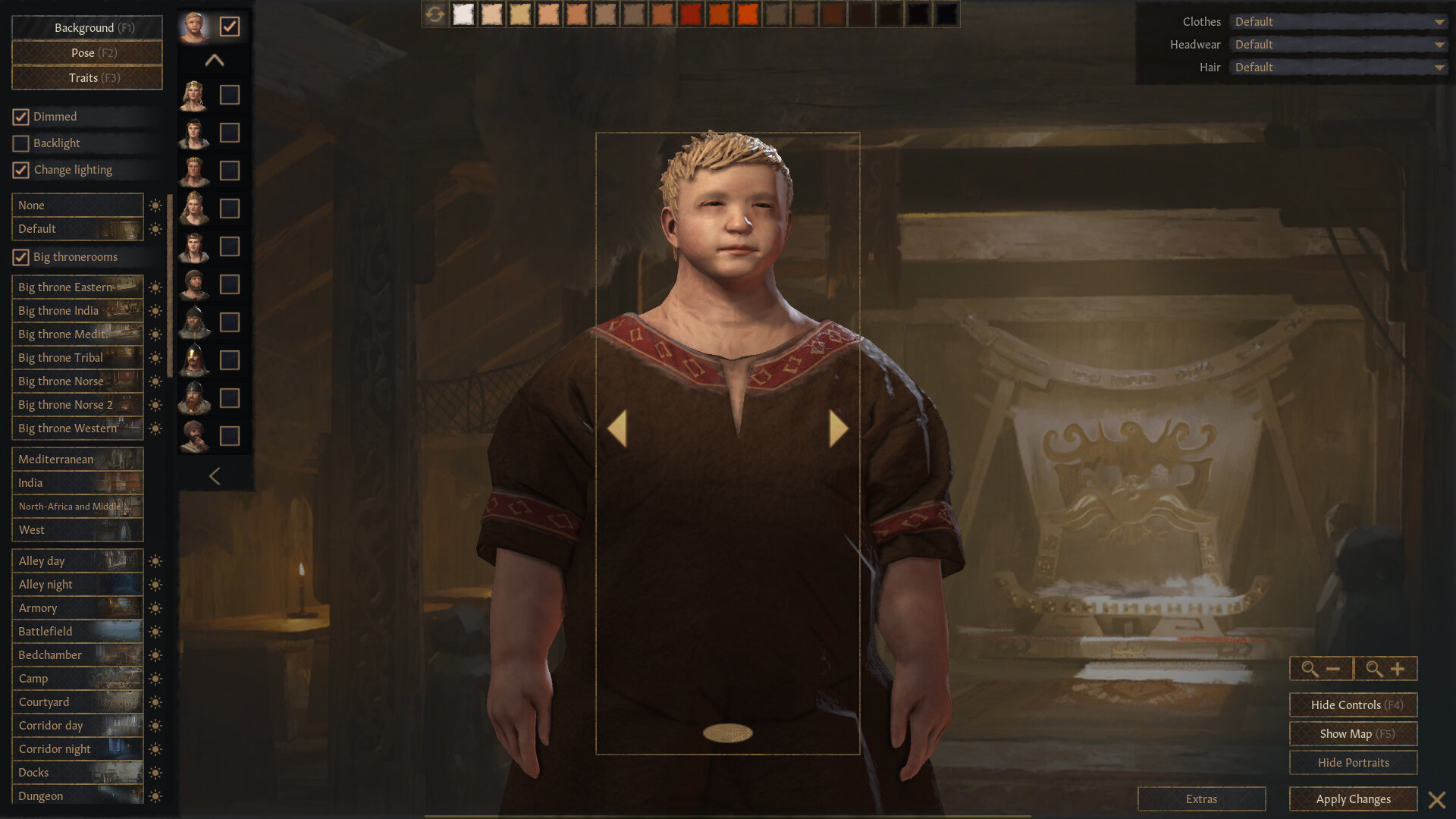
Task: Toggle the sun lighting icon beside Default
Action: [x=155, y=228]
